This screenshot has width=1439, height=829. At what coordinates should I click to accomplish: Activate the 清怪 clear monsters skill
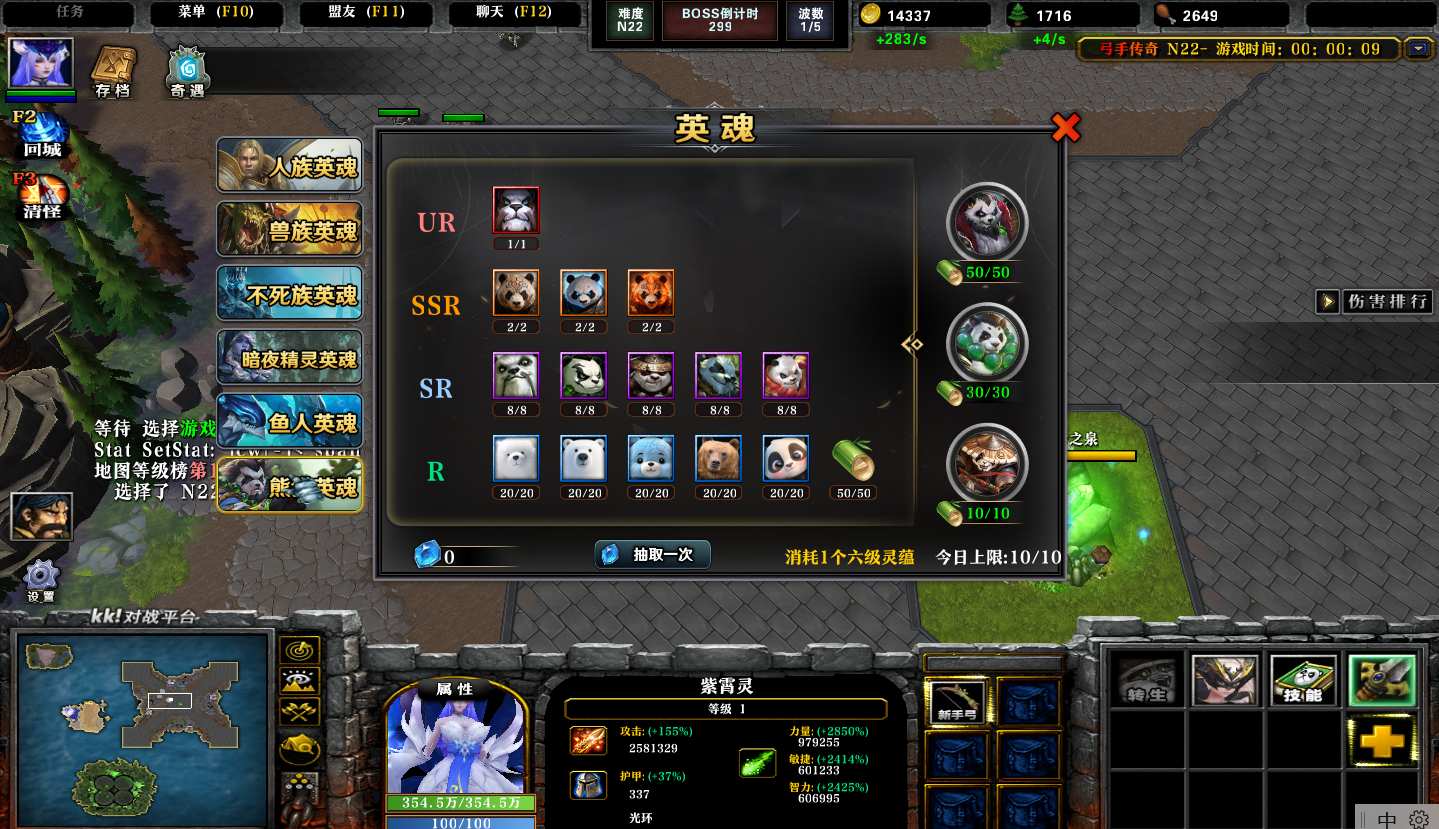pyautogui.click(x=43, y=194)
